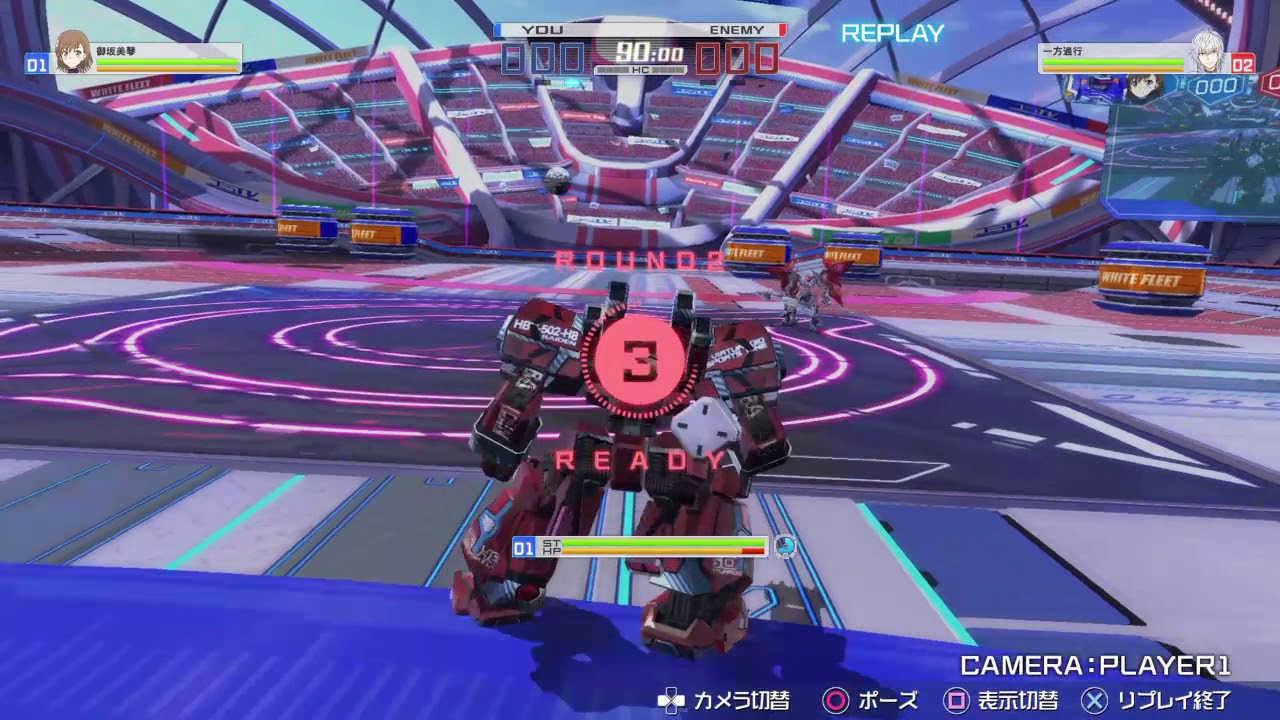Switch to the ENEMY scoreboard tab
The height and width of the screenshot is (720, 1280).
738,30
